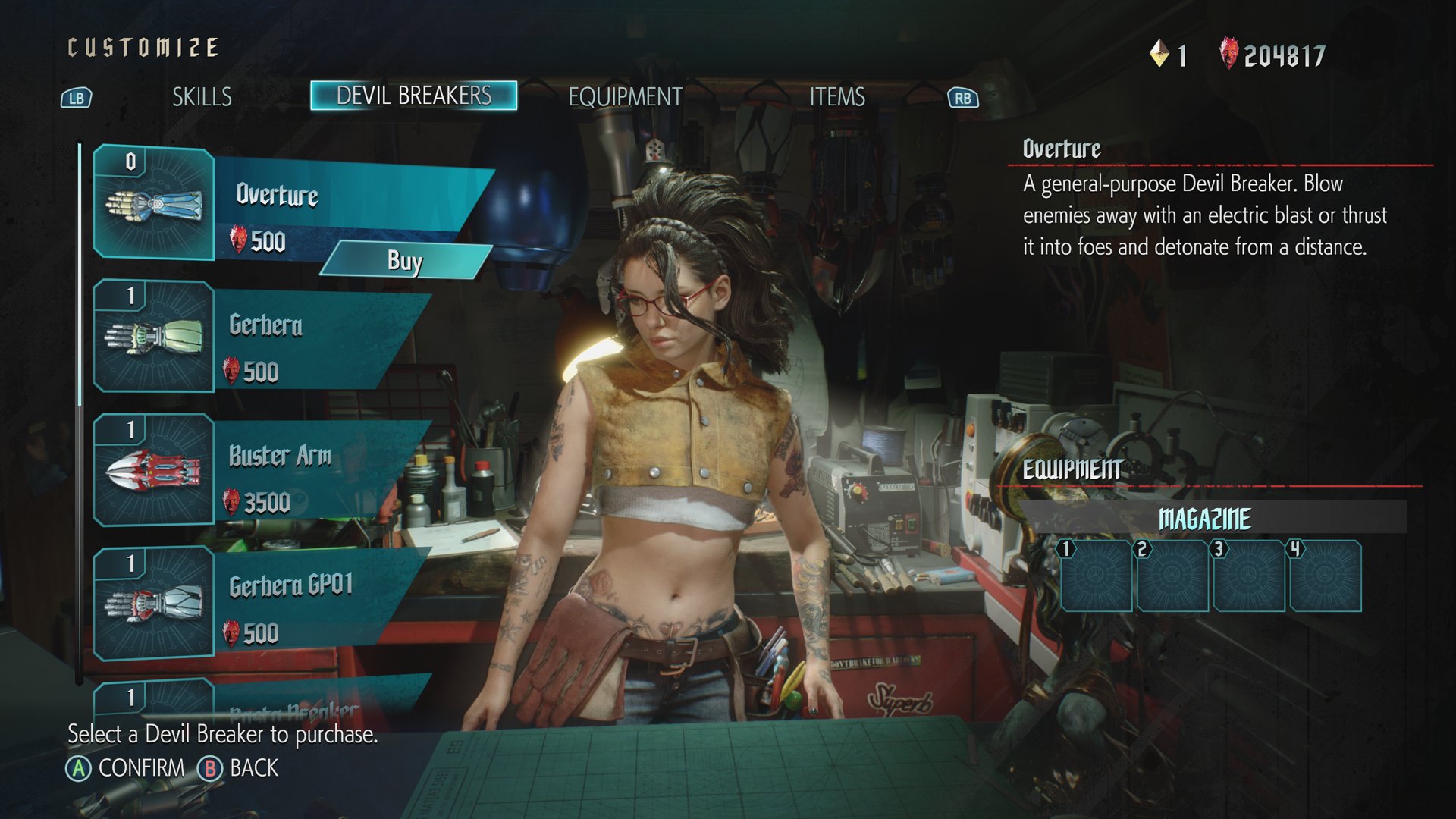Select magazine slot number 1
The image size is (1456, 819).
click(x=1096, y=576)
